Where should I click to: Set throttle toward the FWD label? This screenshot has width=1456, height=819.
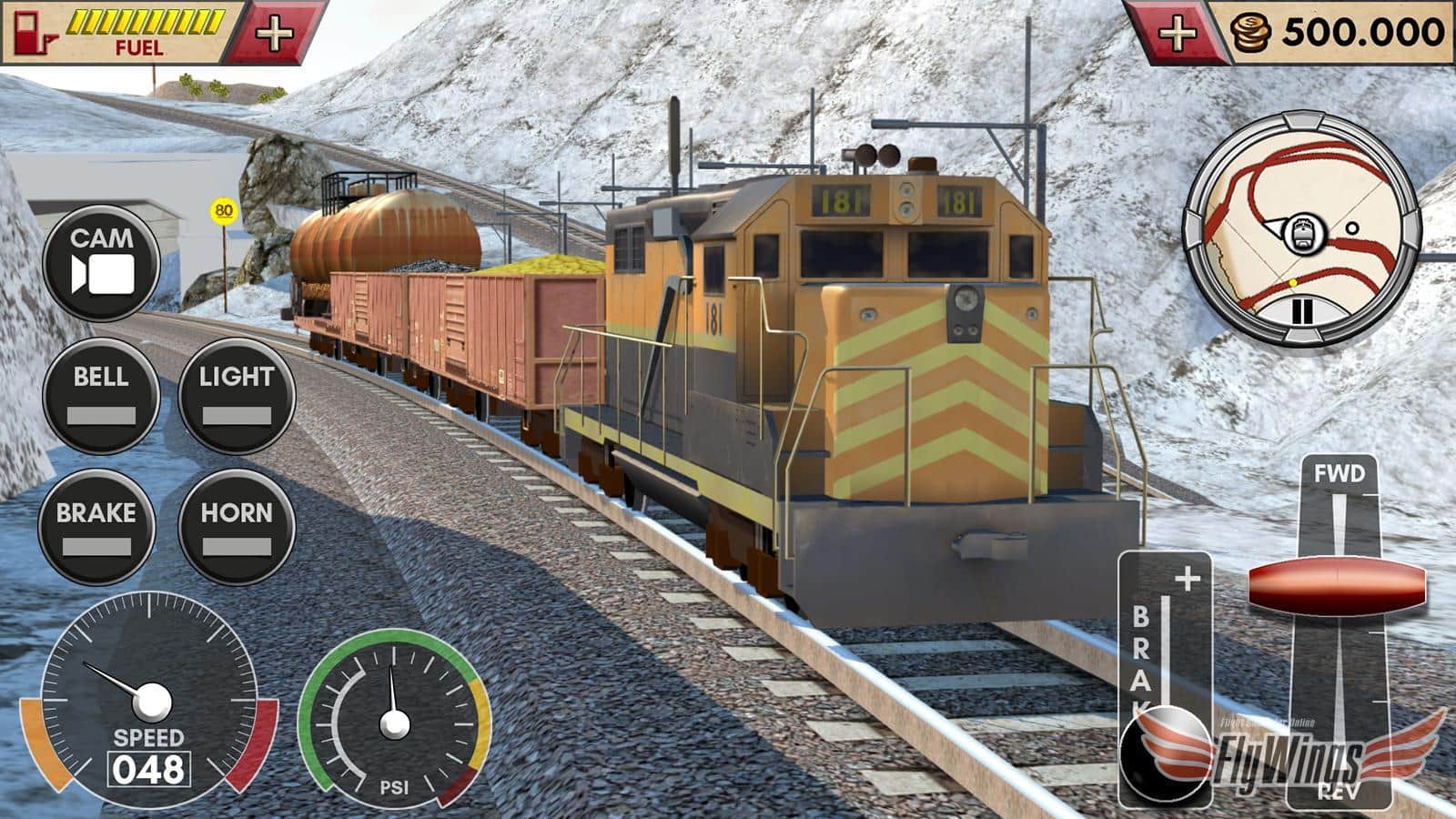(1340, 474)
